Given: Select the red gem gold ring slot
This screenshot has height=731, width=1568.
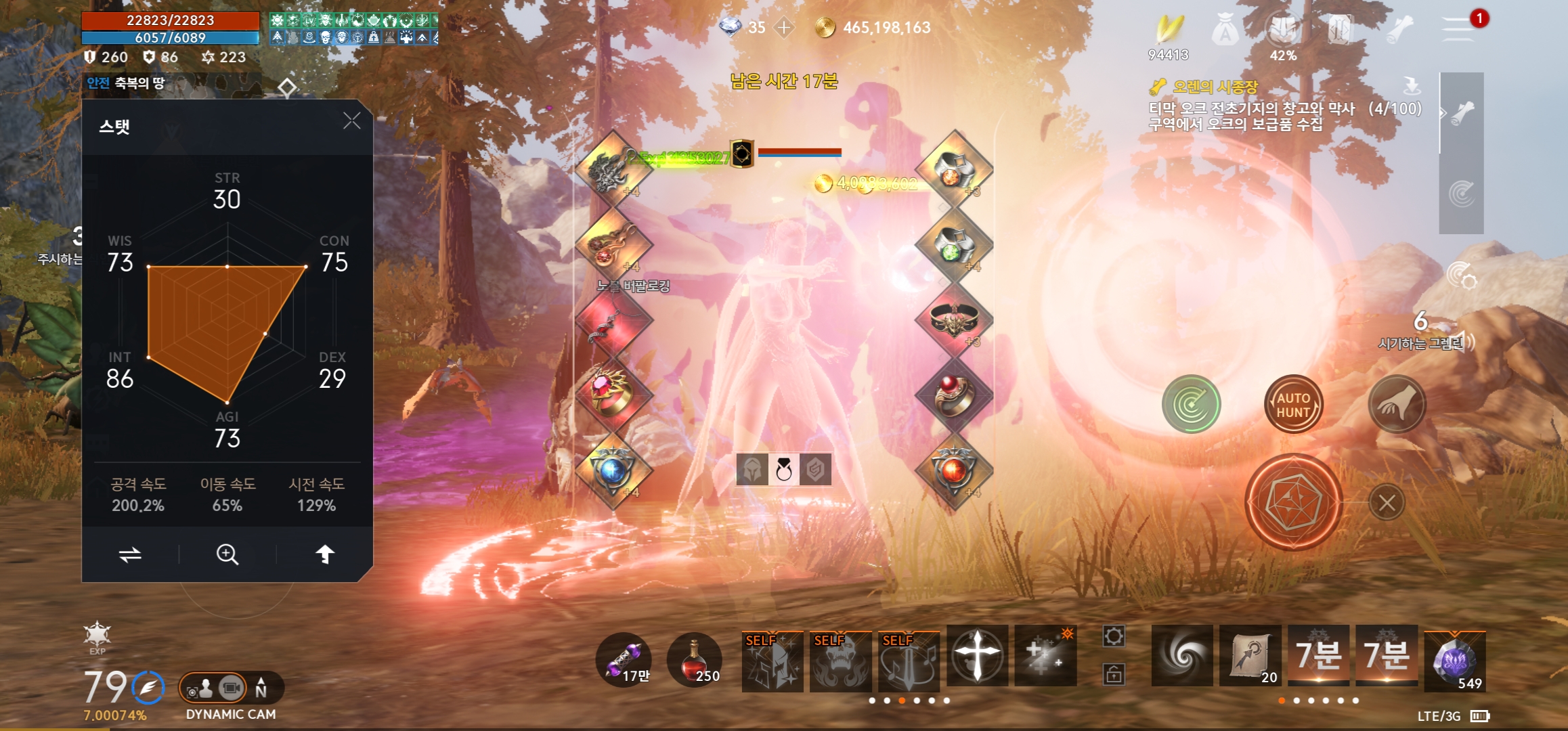Looking at the screenshot, I should pyautogui.click(x=613, y=394).
